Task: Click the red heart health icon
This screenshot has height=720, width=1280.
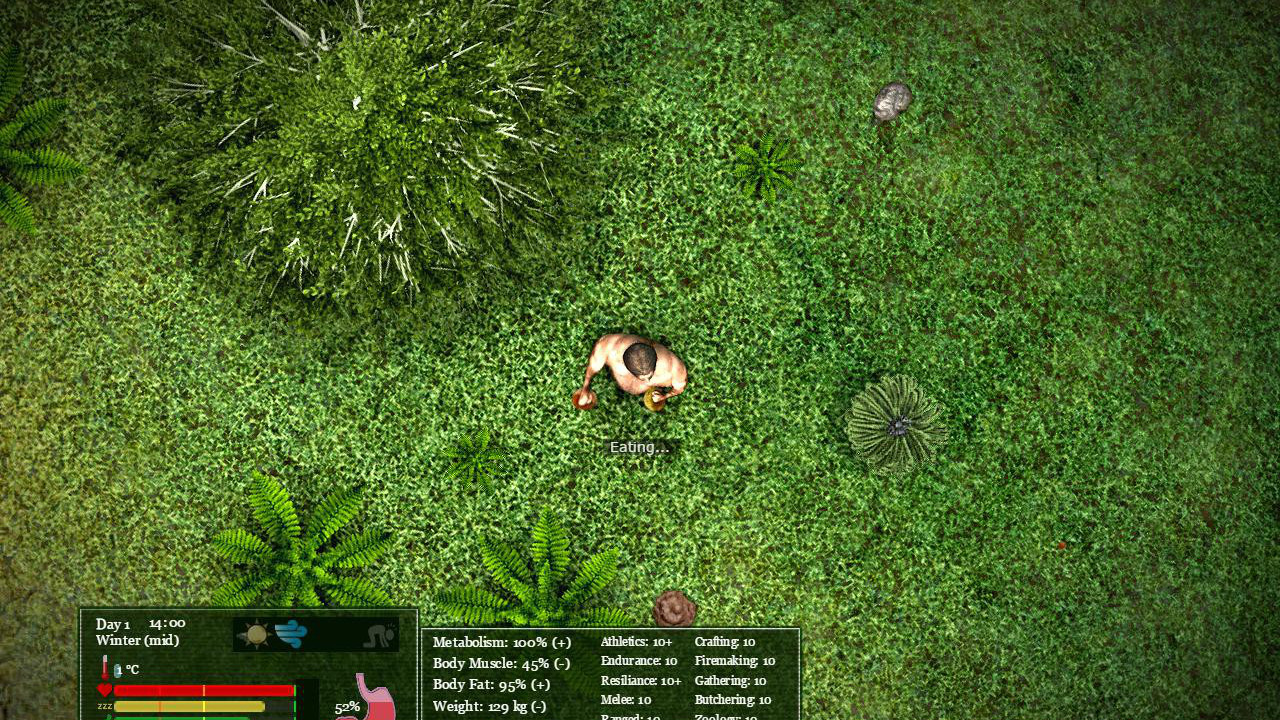Action: pyautogui.click(x=104, y=688)
